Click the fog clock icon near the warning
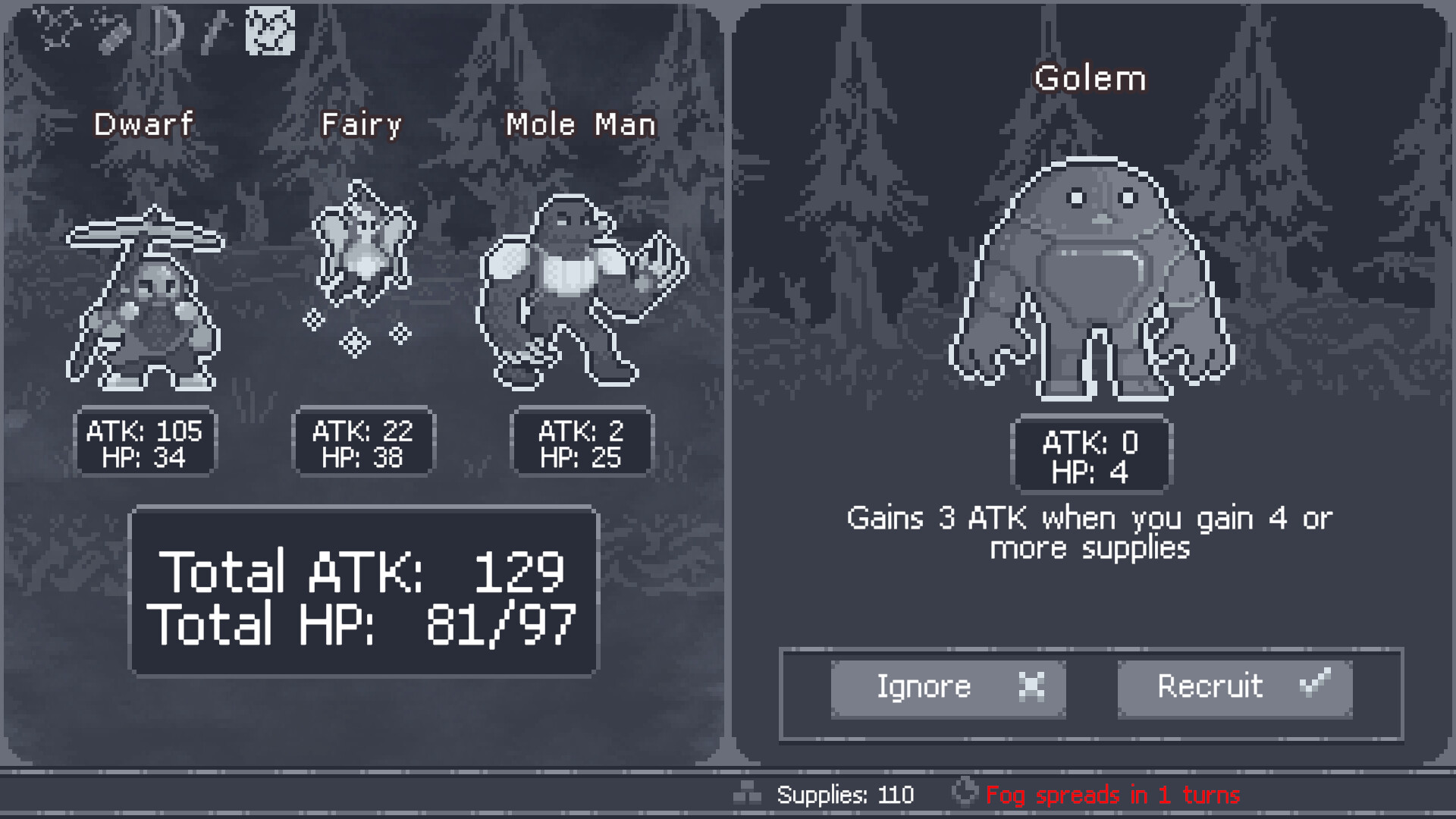The image size is (1456, 819). point(965,793)
